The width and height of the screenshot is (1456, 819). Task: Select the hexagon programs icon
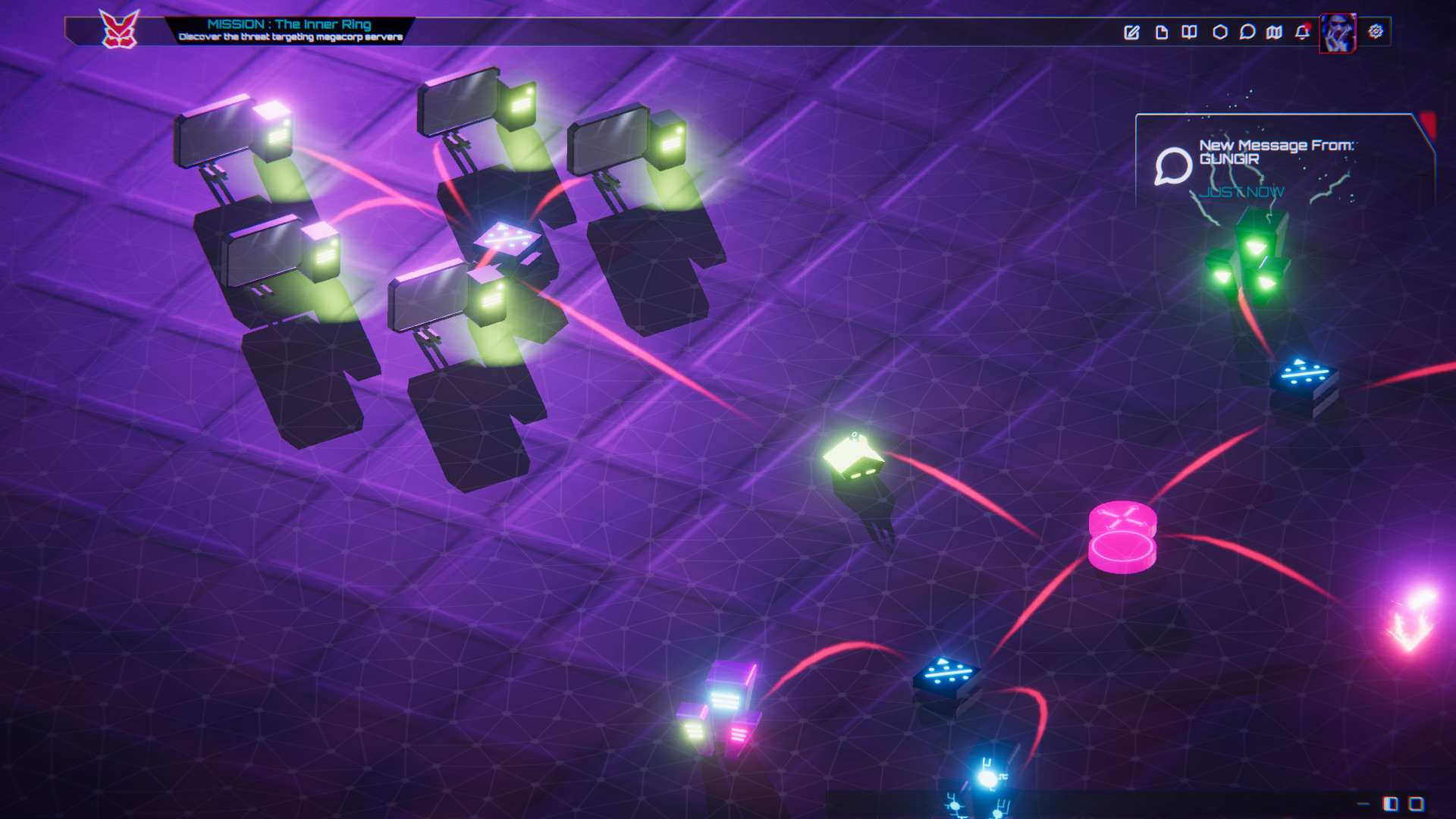(1221, 33)
